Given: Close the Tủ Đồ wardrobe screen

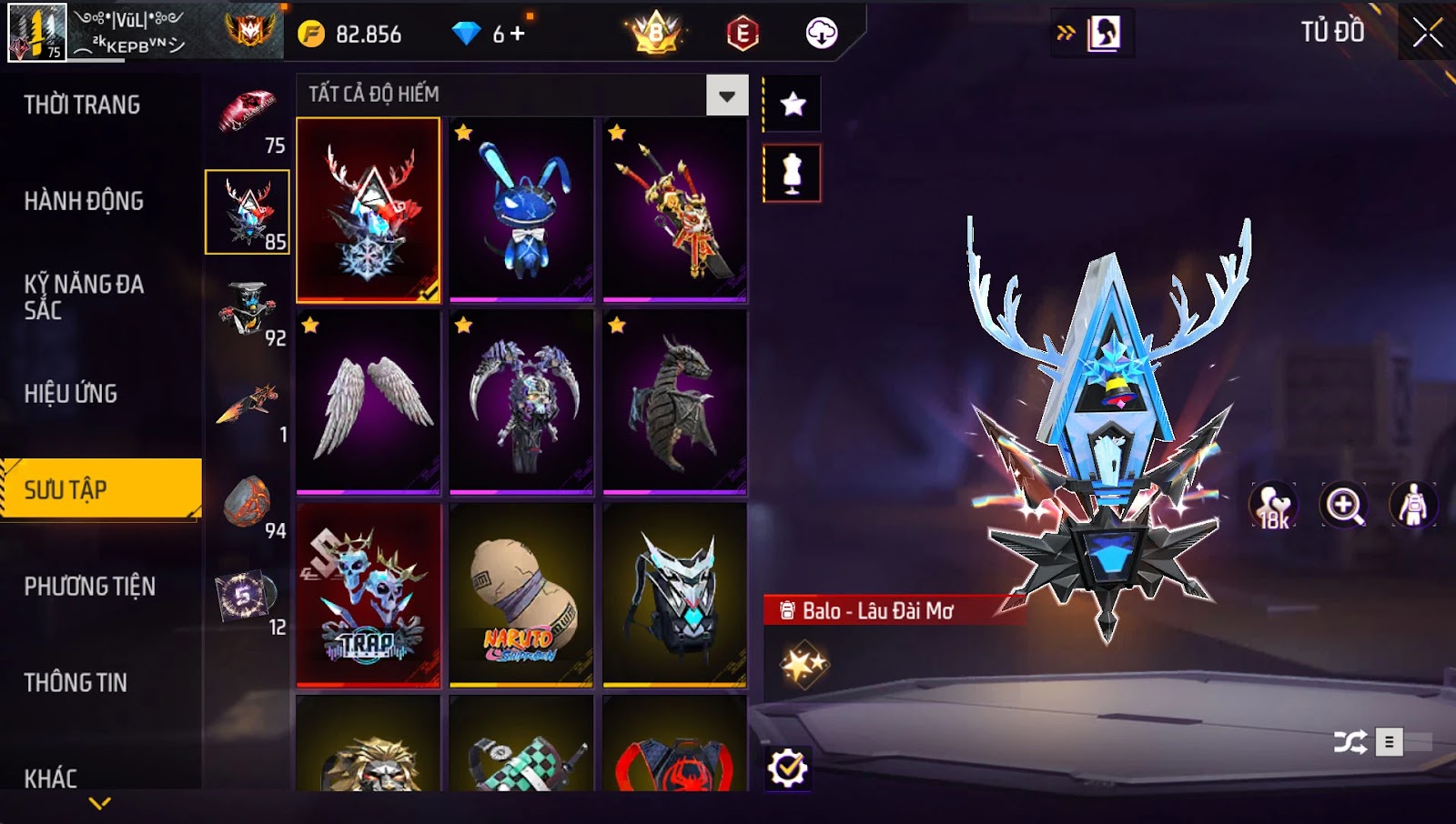Looking at the screenshot, I should point(1427,33).
